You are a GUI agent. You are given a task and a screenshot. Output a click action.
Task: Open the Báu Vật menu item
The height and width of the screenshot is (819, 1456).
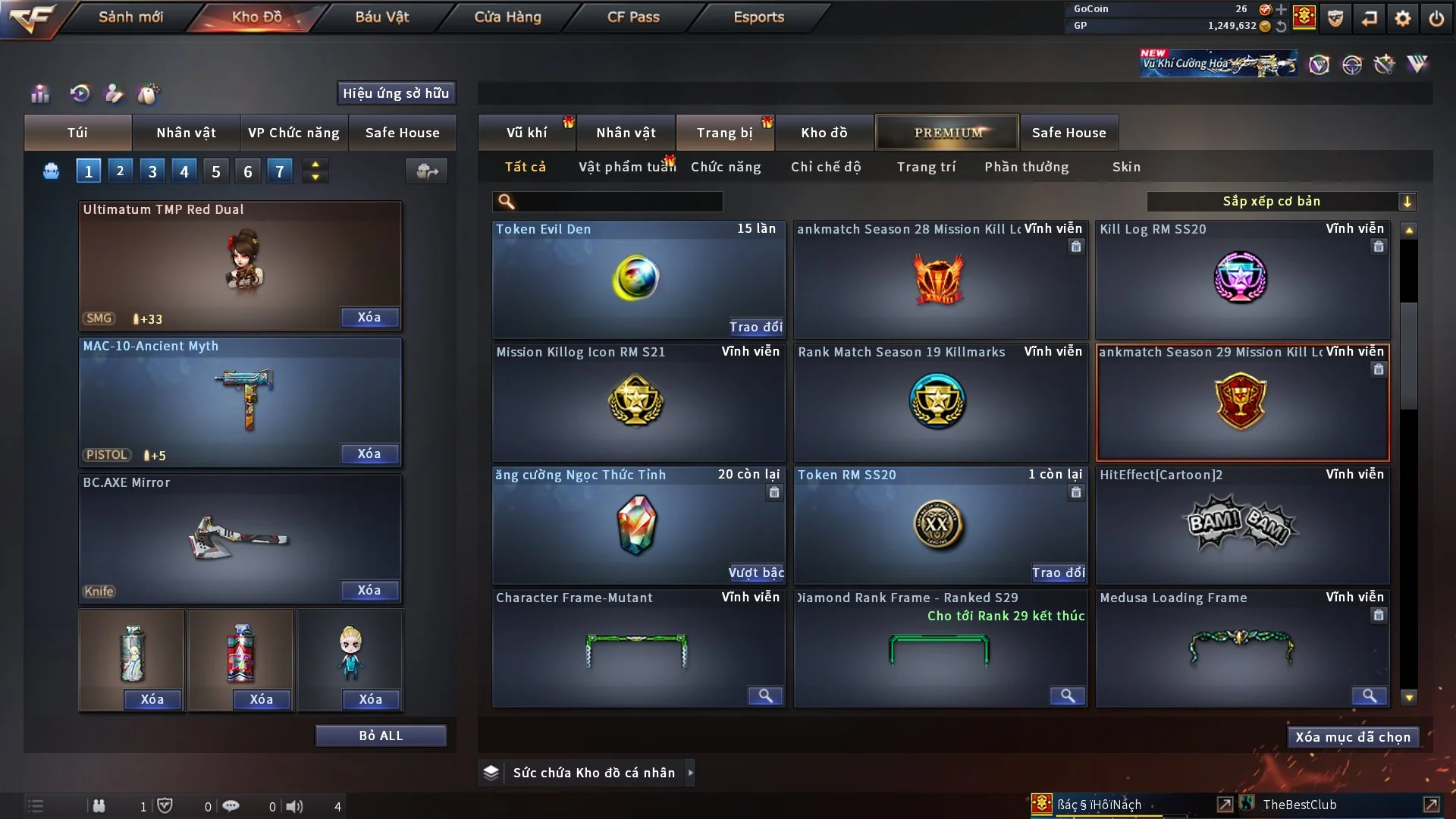[381, 17]
